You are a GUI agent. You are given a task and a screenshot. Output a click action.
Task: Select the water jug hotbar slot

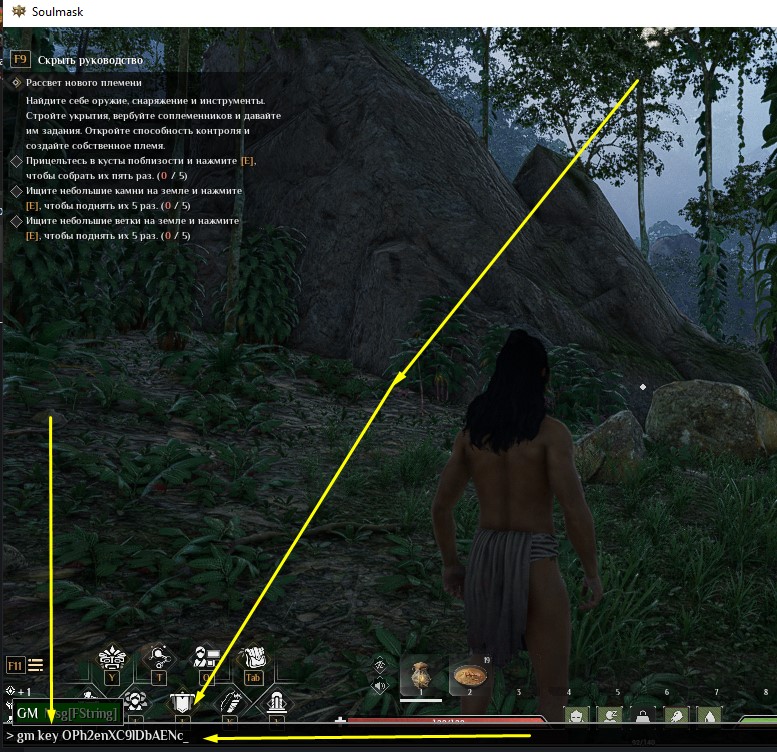421,677
